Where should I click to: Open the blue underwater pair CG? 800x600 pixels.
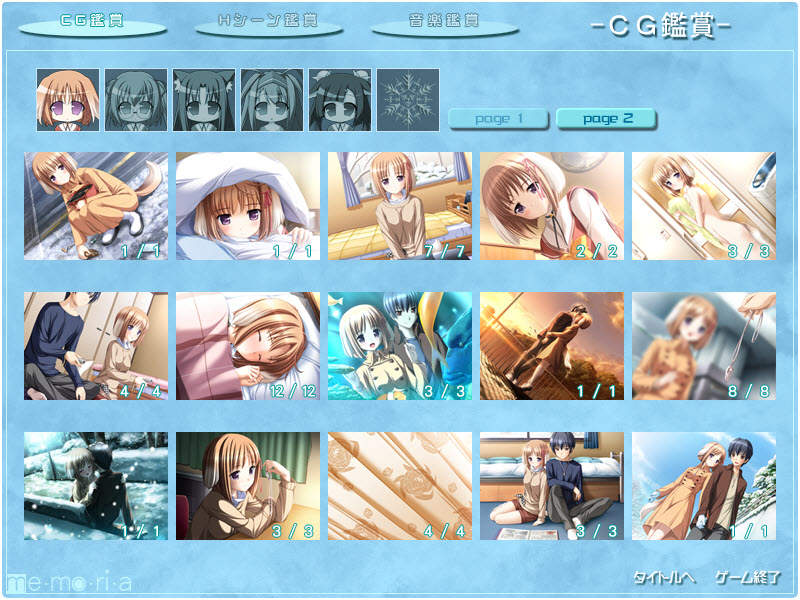(x=400, y=346)
